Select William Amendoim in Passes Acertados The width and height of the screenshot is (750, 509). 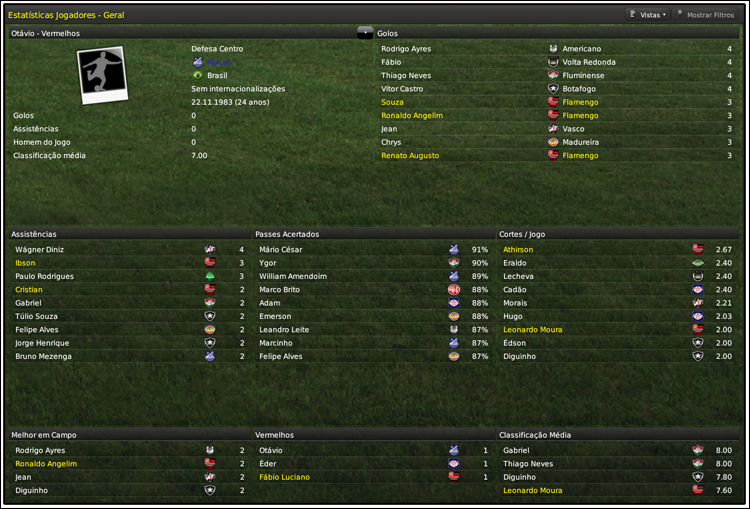coord(292,276)
